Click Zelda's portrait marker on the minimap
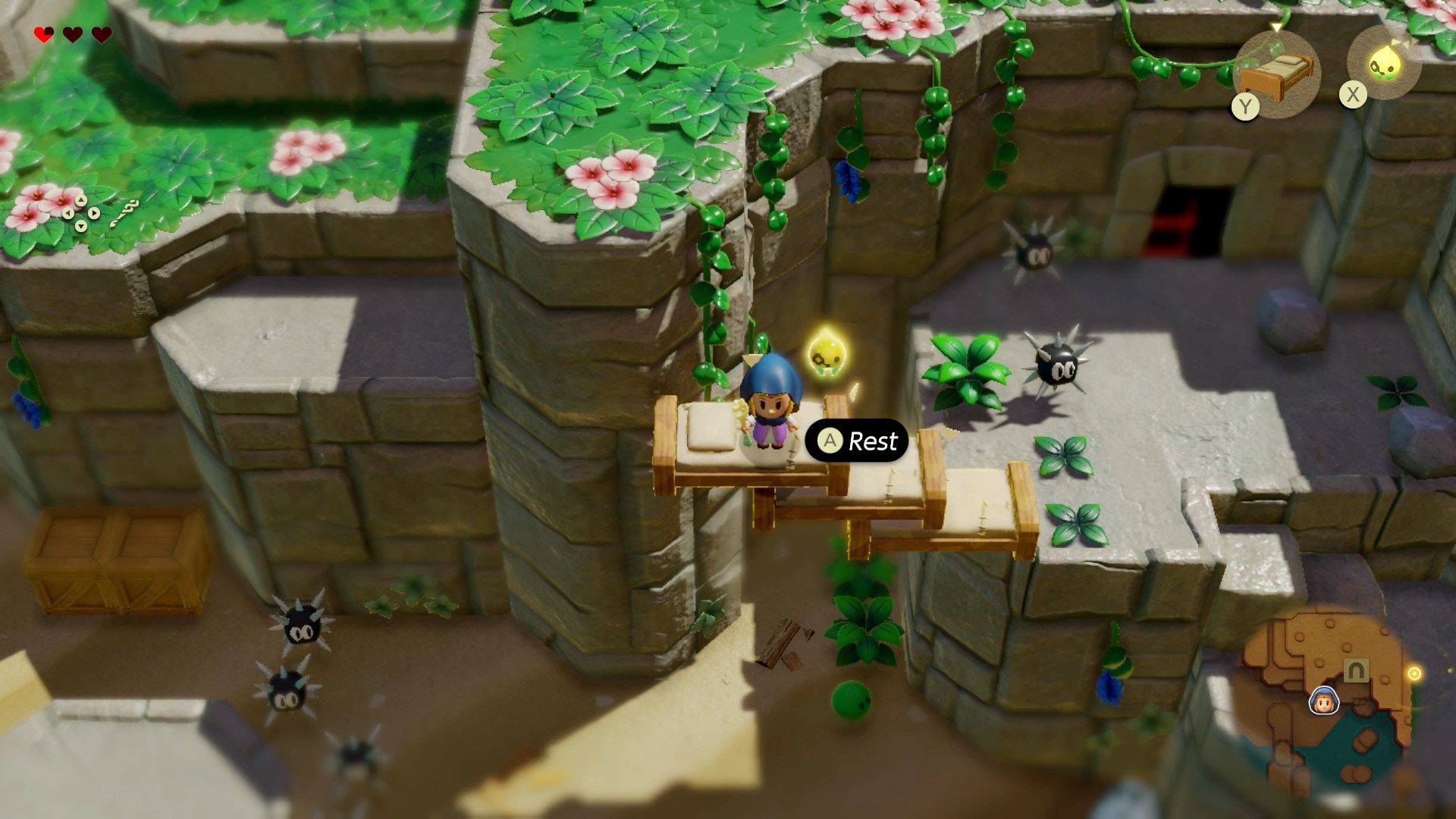1456x819 pixels. 1324,701
